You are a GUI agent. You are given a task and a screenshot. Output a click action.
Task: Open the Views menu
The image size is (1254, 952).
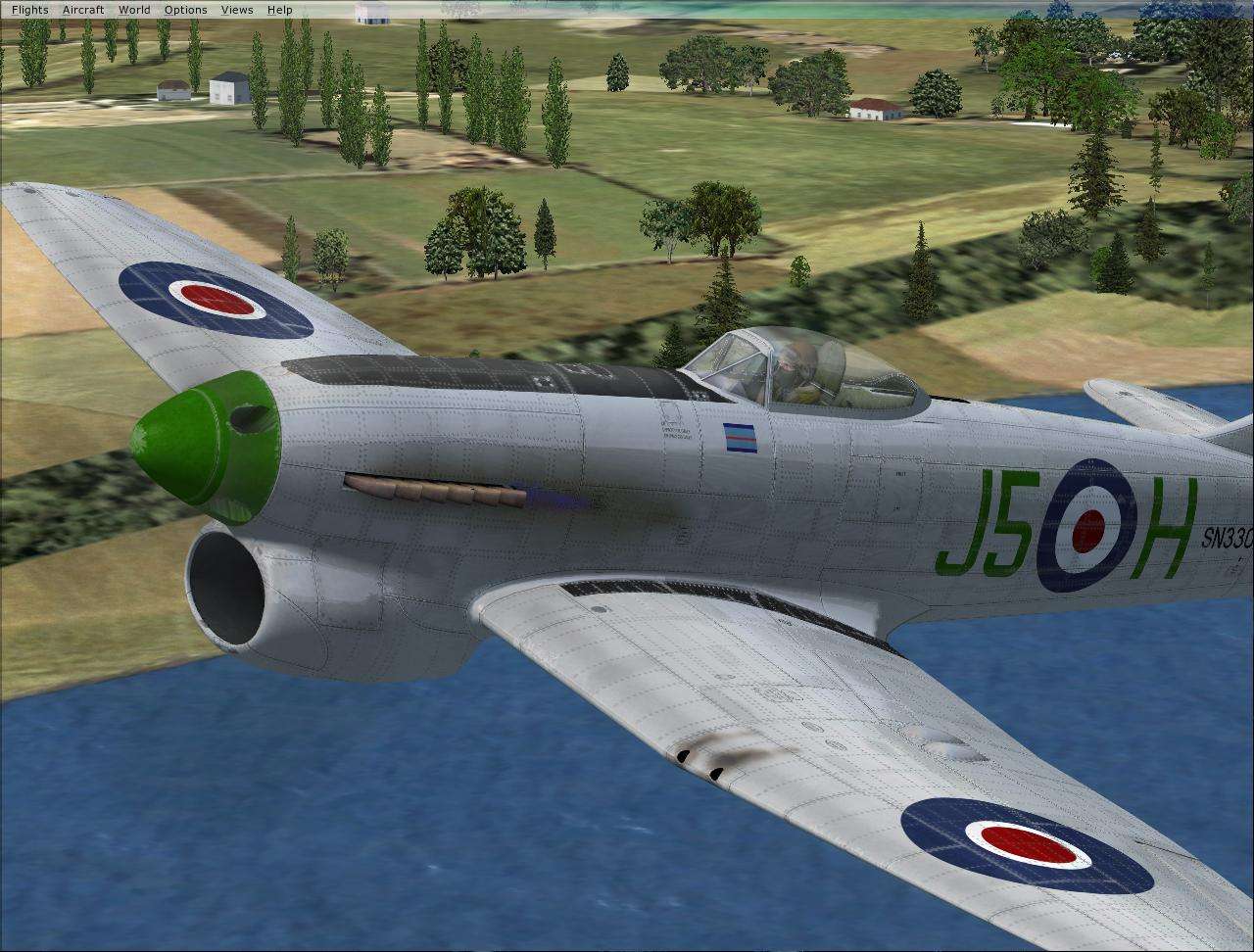point(236,9)
